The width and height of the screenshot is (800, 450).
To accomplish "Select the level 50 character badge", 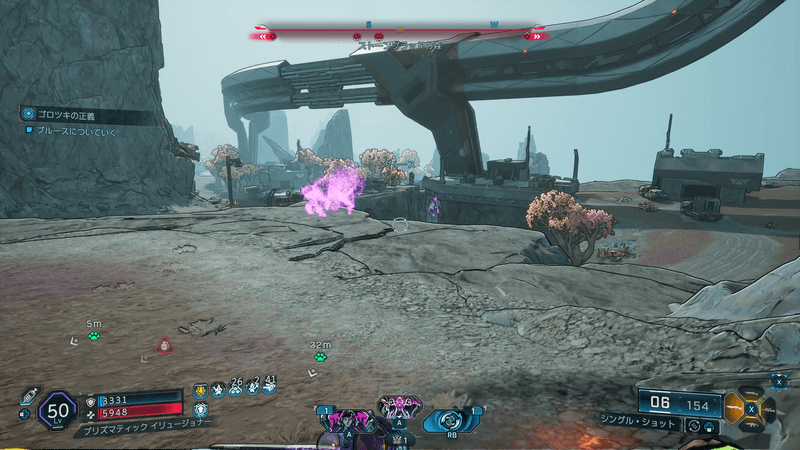I will tap(57, 409).
